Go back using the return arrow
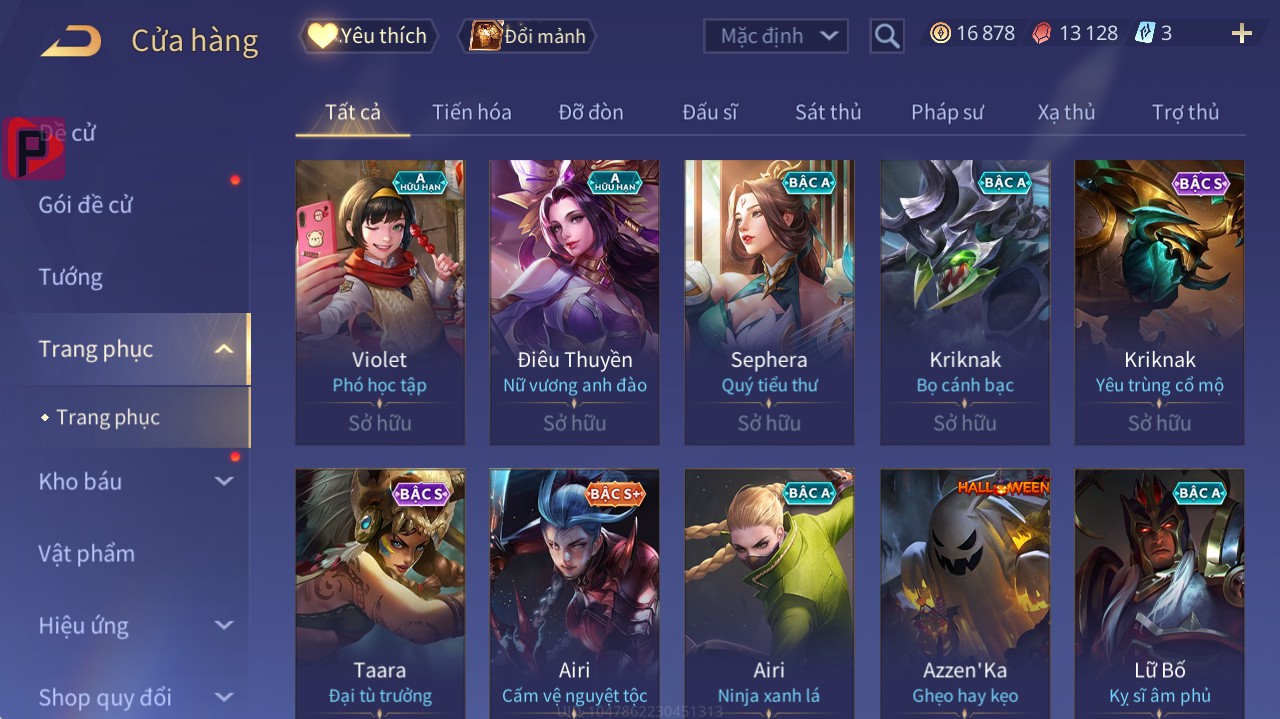This screenshot has width=1280, height=719. [x=71, y=41]
